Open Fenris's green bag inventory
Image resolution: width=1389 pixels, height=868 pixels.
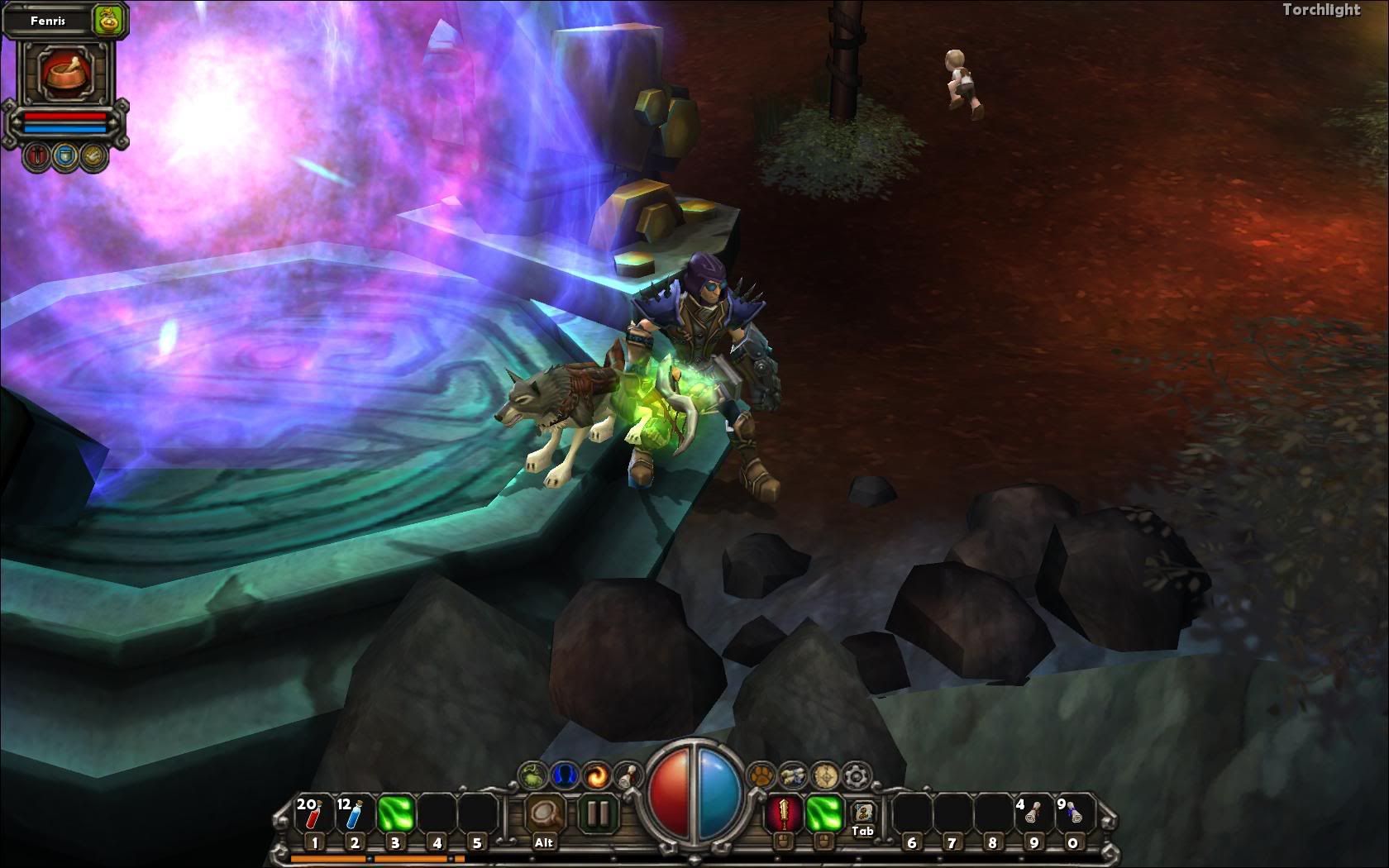(x=107, y=20)
